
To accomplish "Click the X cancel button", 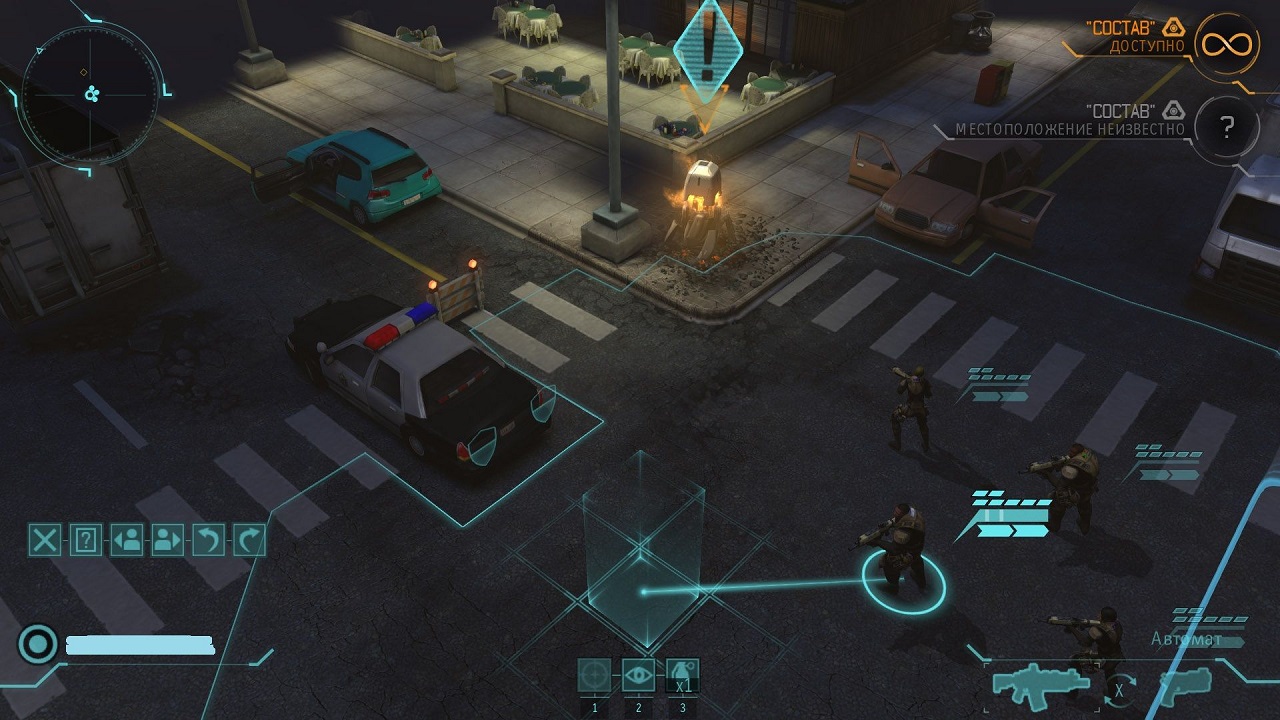I will tap(45, 541).
